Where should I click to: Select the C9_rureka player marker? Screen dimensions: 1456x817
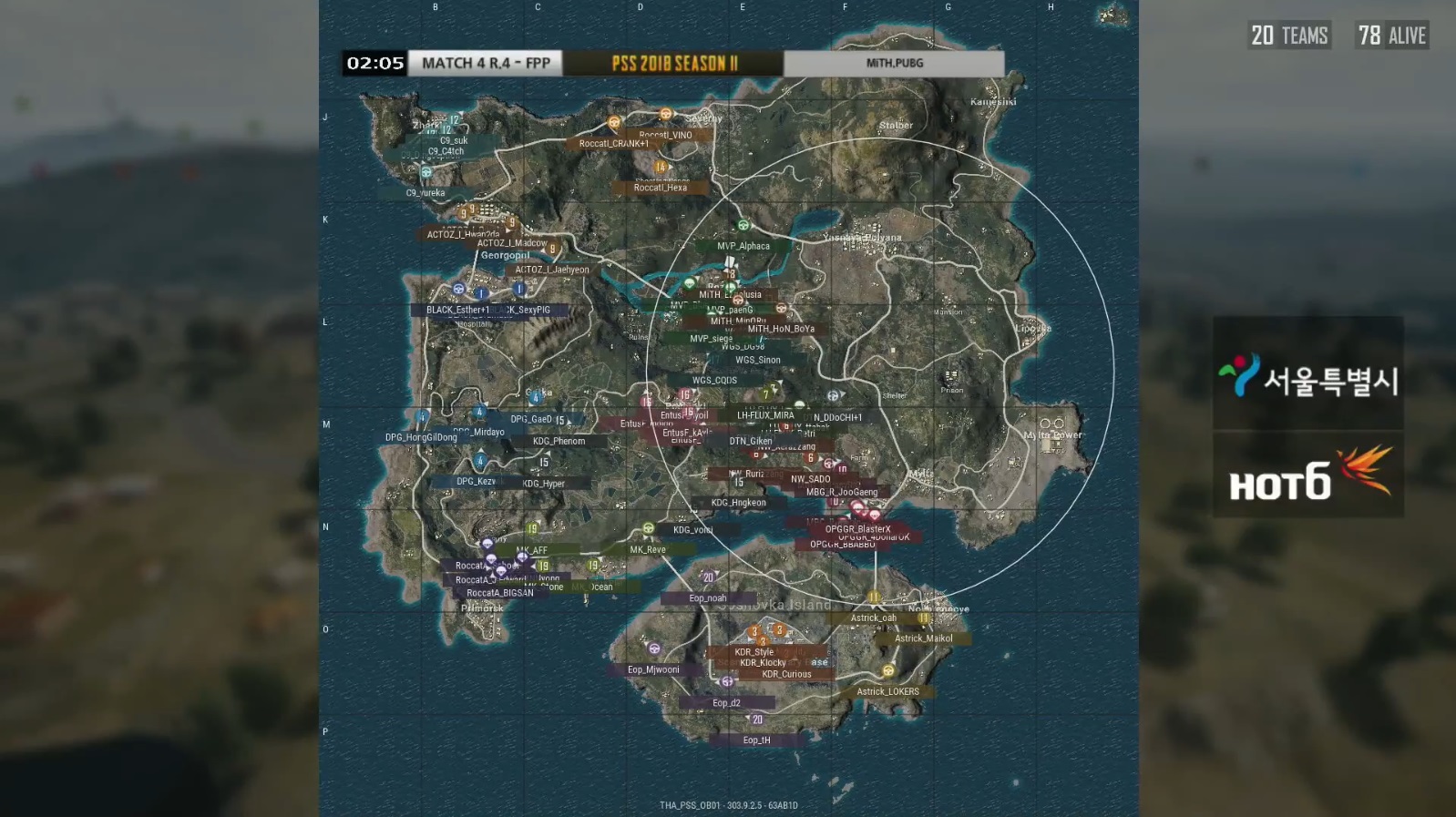(426, 192)
